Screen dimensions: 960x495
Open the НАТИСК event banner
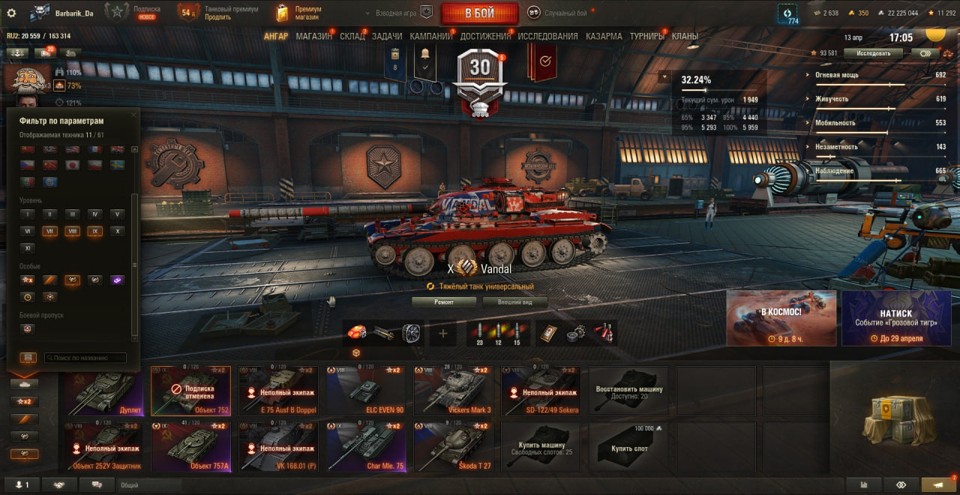(x=896, y=318)
